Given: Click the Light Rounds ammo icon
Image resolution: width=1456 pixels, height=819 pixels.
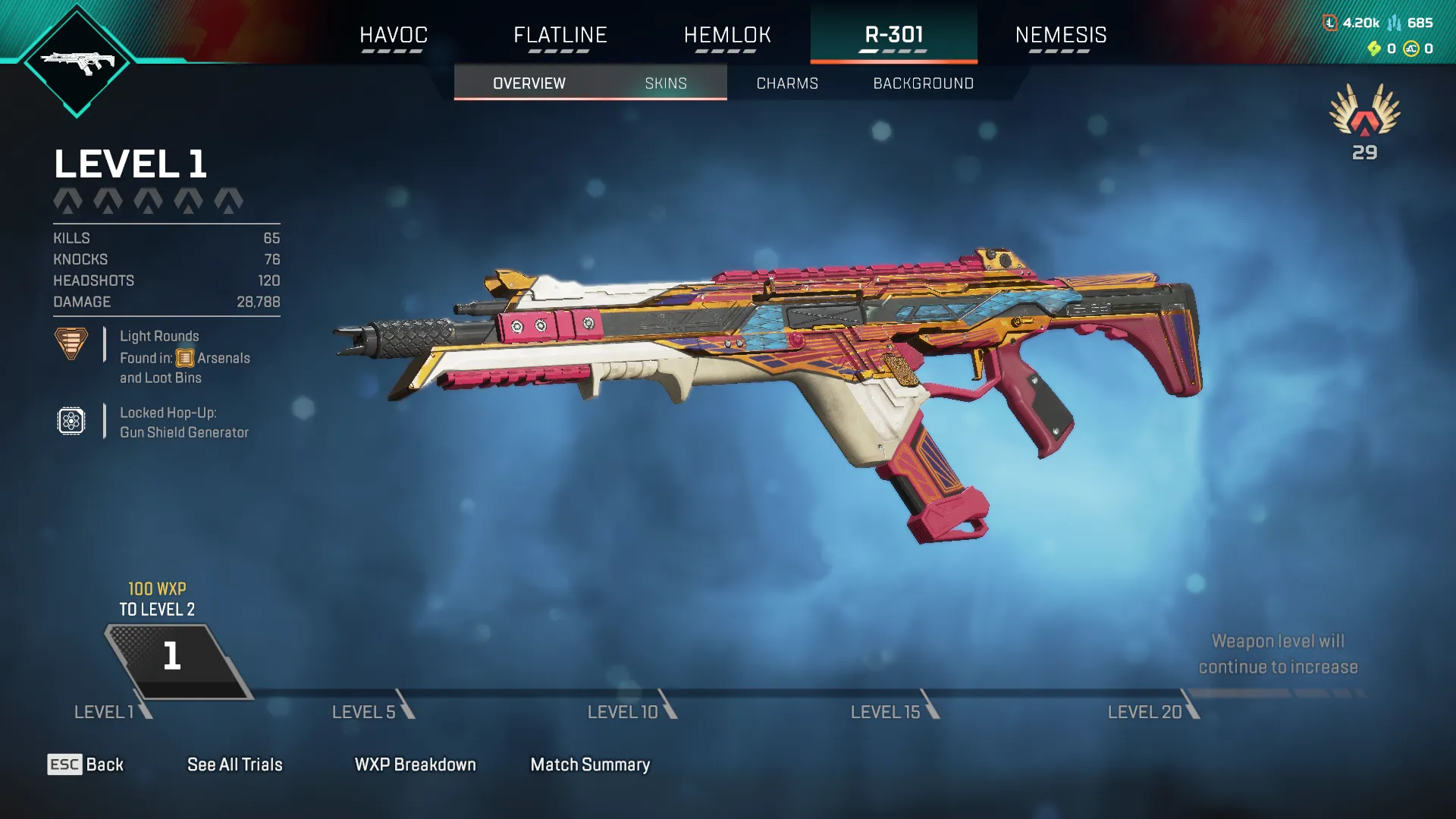Looking at the screenshot, I should click(72, 345).
